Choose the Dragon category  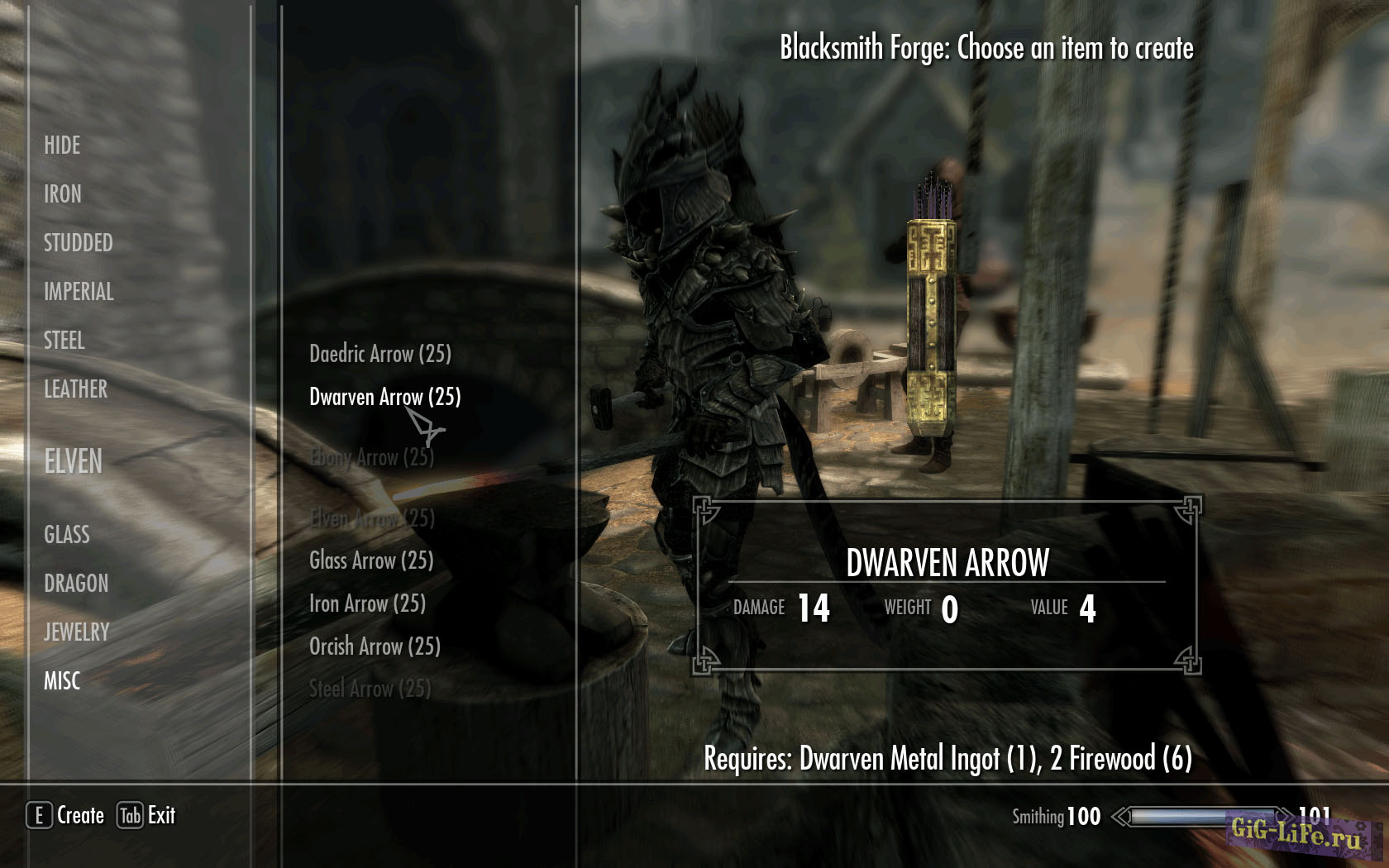click(x=76, y=584)
